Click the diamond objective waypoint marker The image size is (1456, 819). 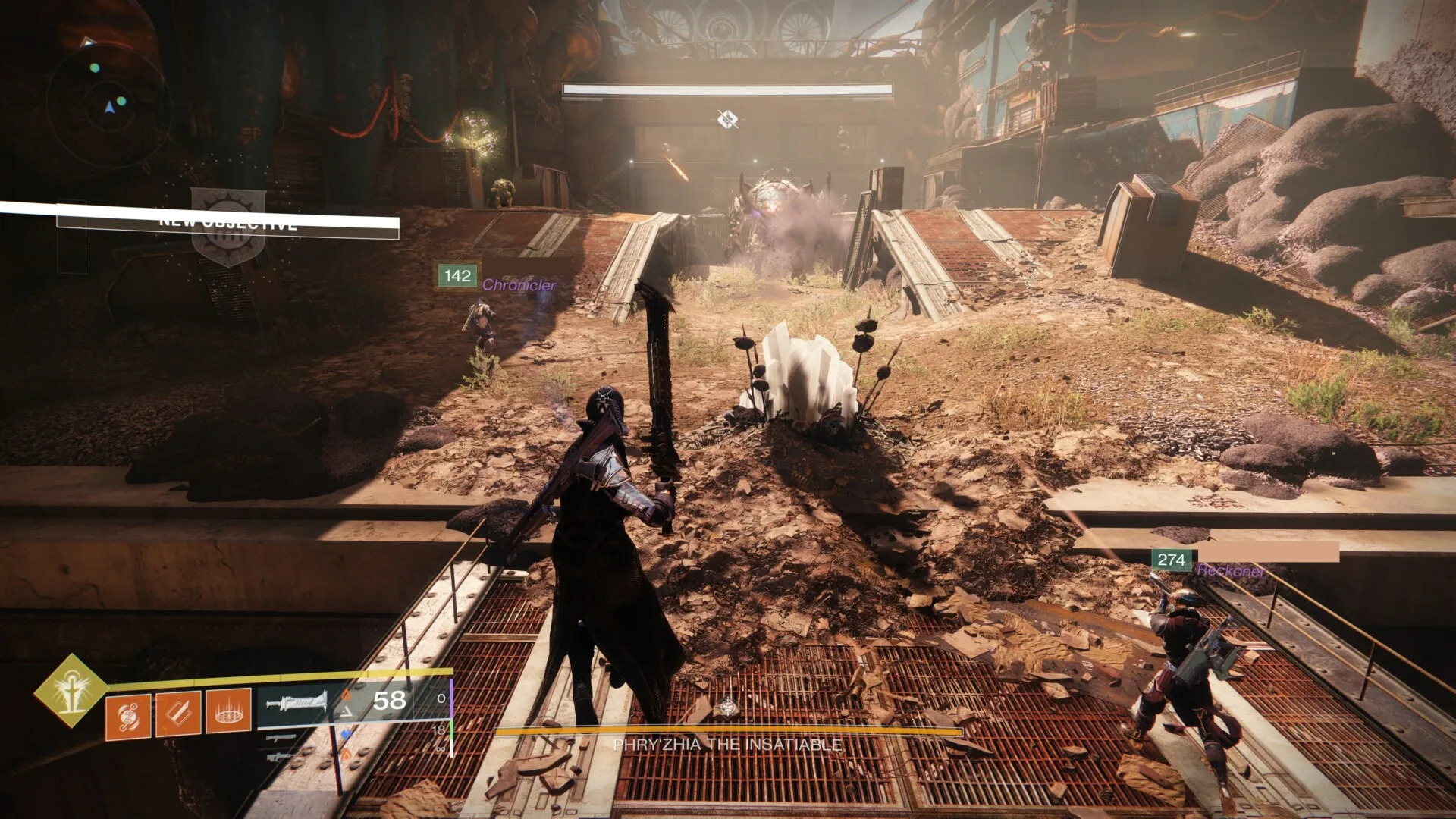point(727,119)
